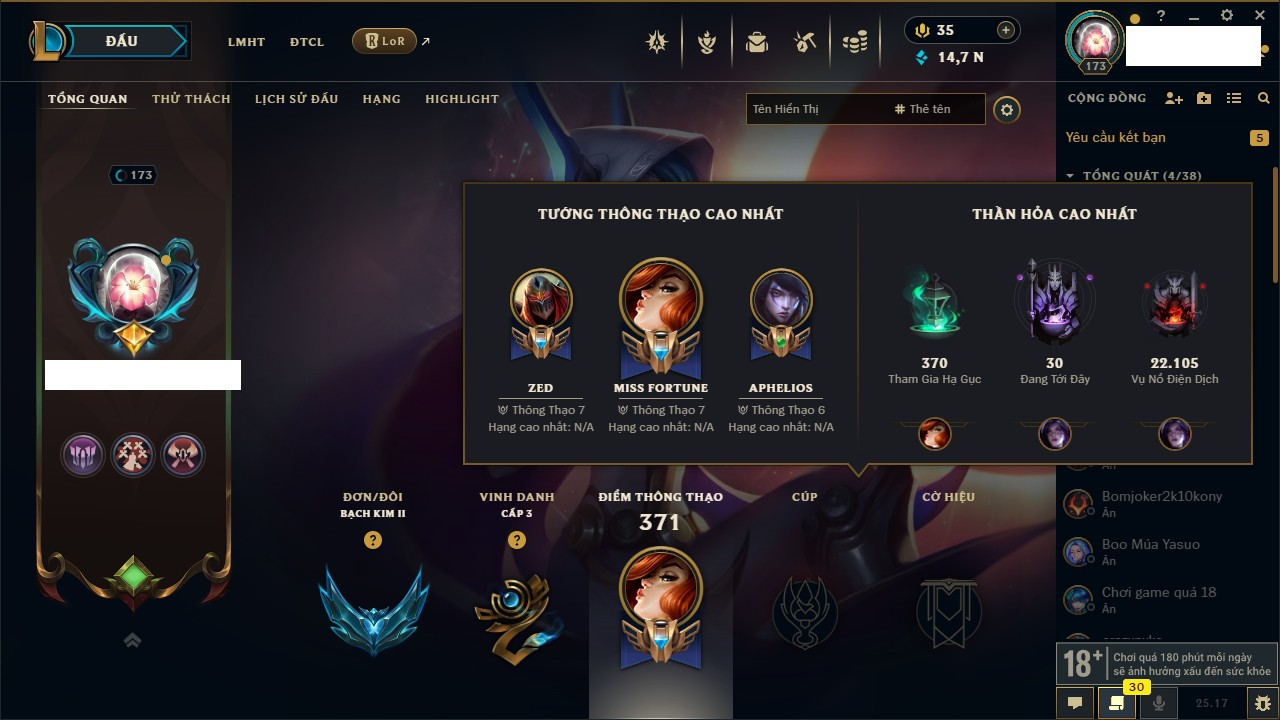Open the backpack collection icon

[x=757, y=42]
